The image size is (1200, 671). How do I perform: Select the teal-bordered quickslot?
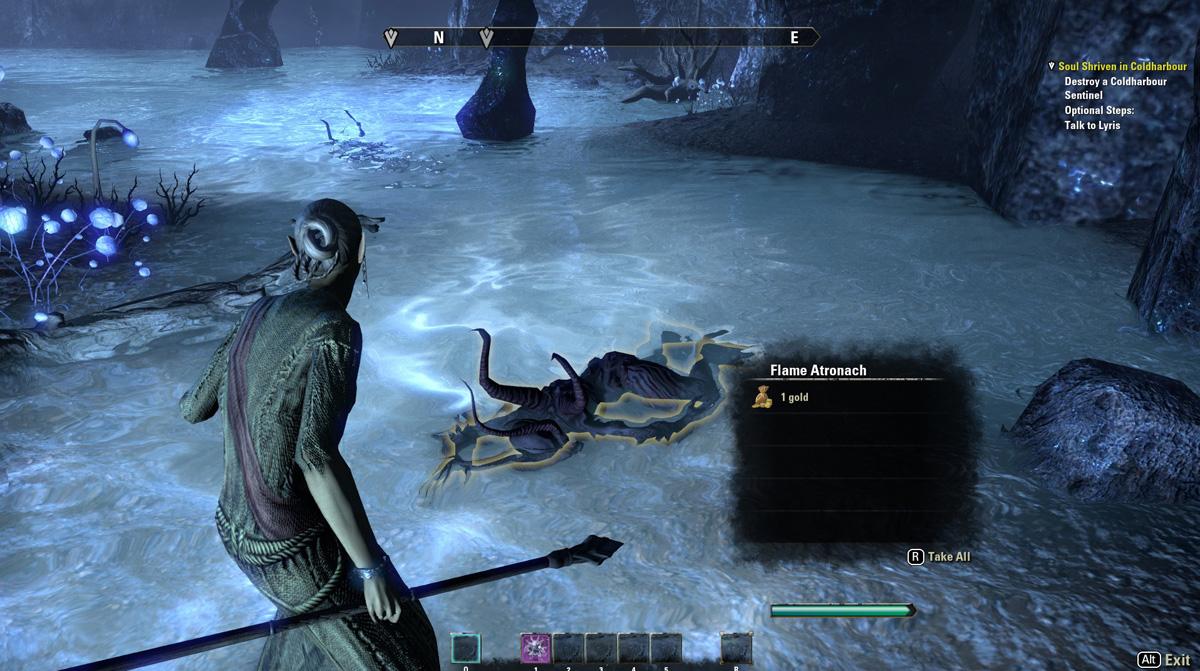pyautogui.click(x=465, y=649)
